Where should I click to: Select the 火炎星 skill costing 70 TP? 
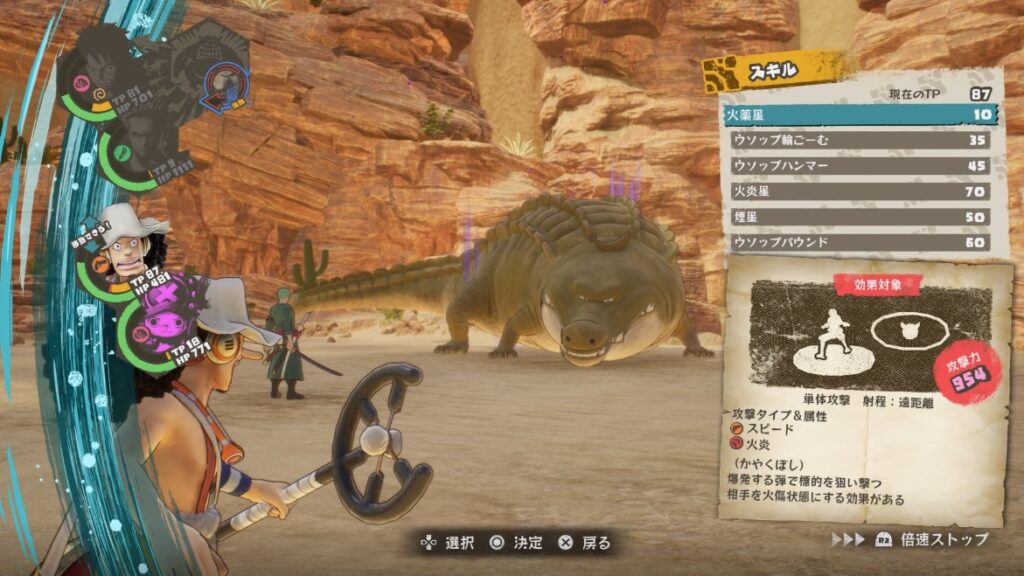tap(858, 191)
